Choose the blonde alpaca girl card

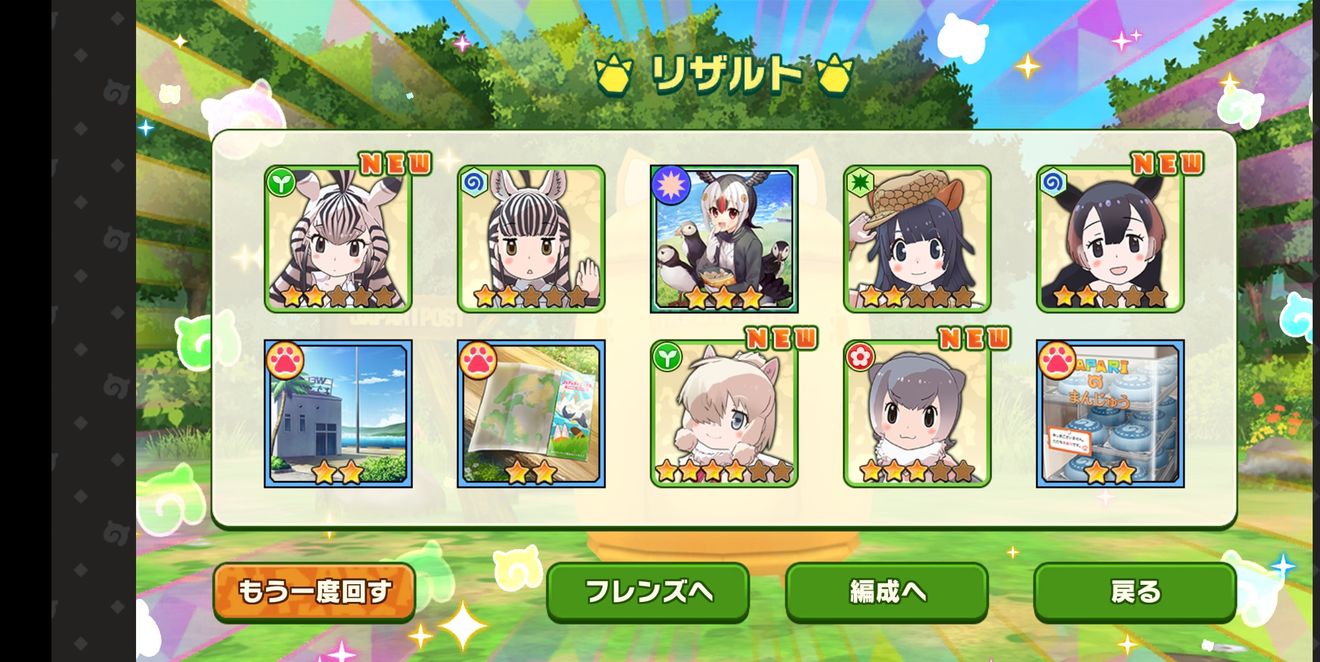(724, 413)
